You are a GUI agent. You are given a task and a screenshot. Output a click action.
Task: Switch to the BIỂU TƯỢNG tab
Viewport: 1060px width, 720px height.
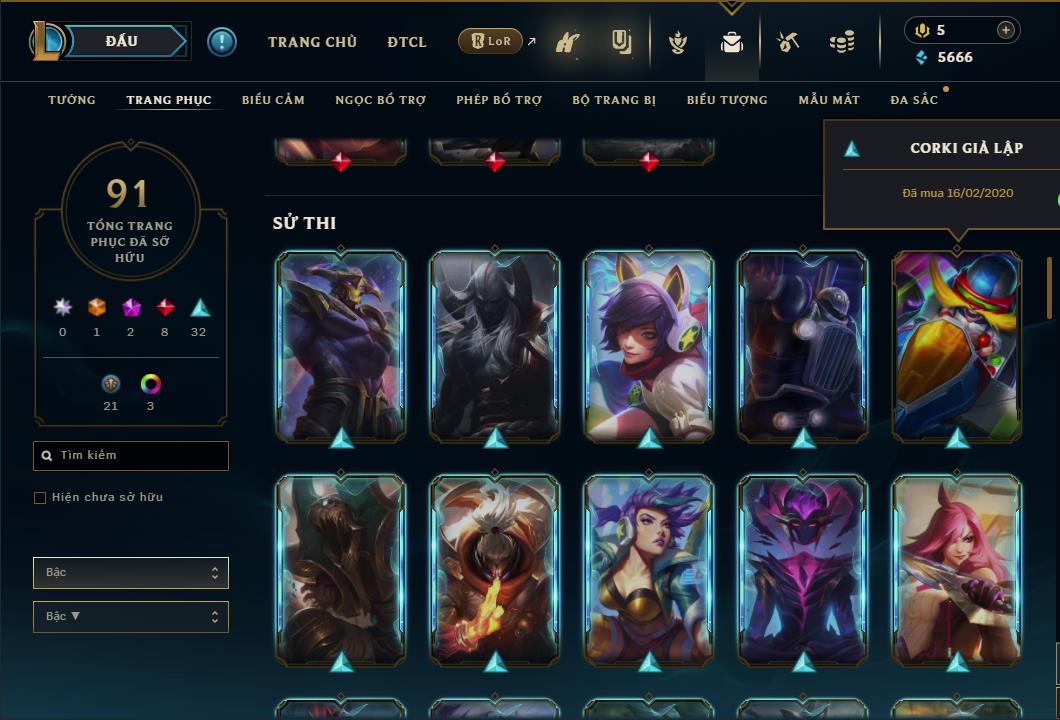tap(727, 100)
